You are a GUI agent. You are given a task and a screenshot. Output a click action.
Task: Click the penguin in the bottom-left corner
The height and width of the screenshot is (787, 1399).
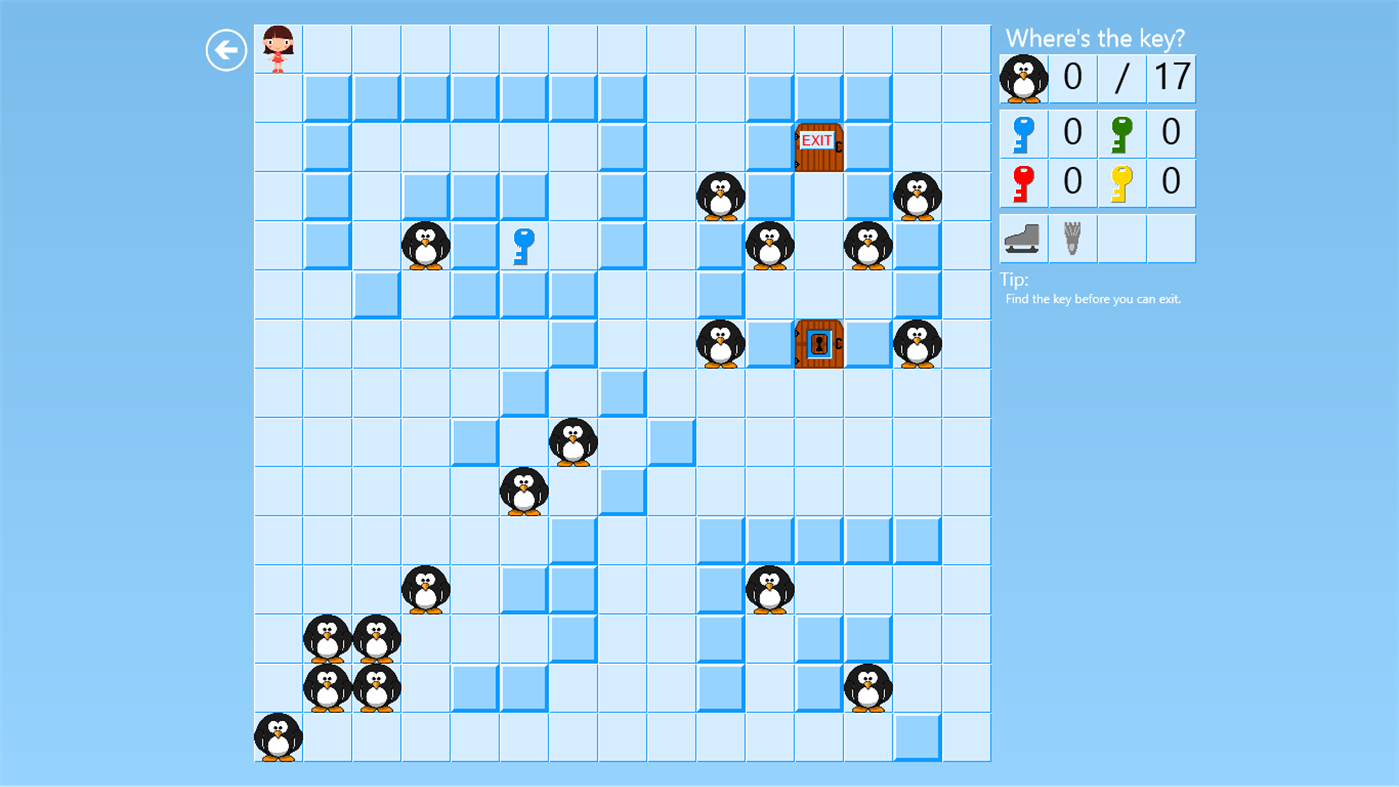pos(277,738)
